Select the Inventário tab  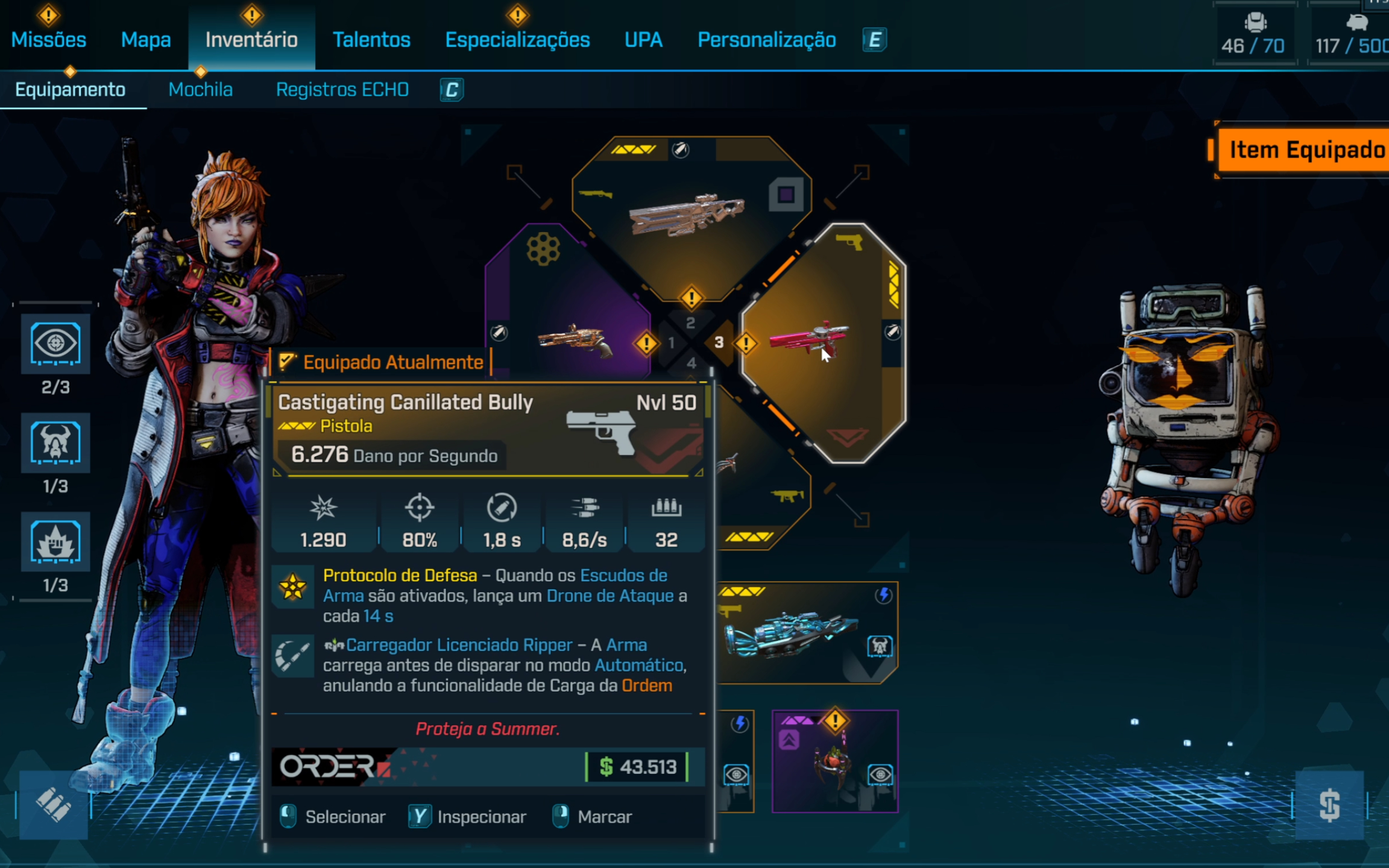(251, 40)
